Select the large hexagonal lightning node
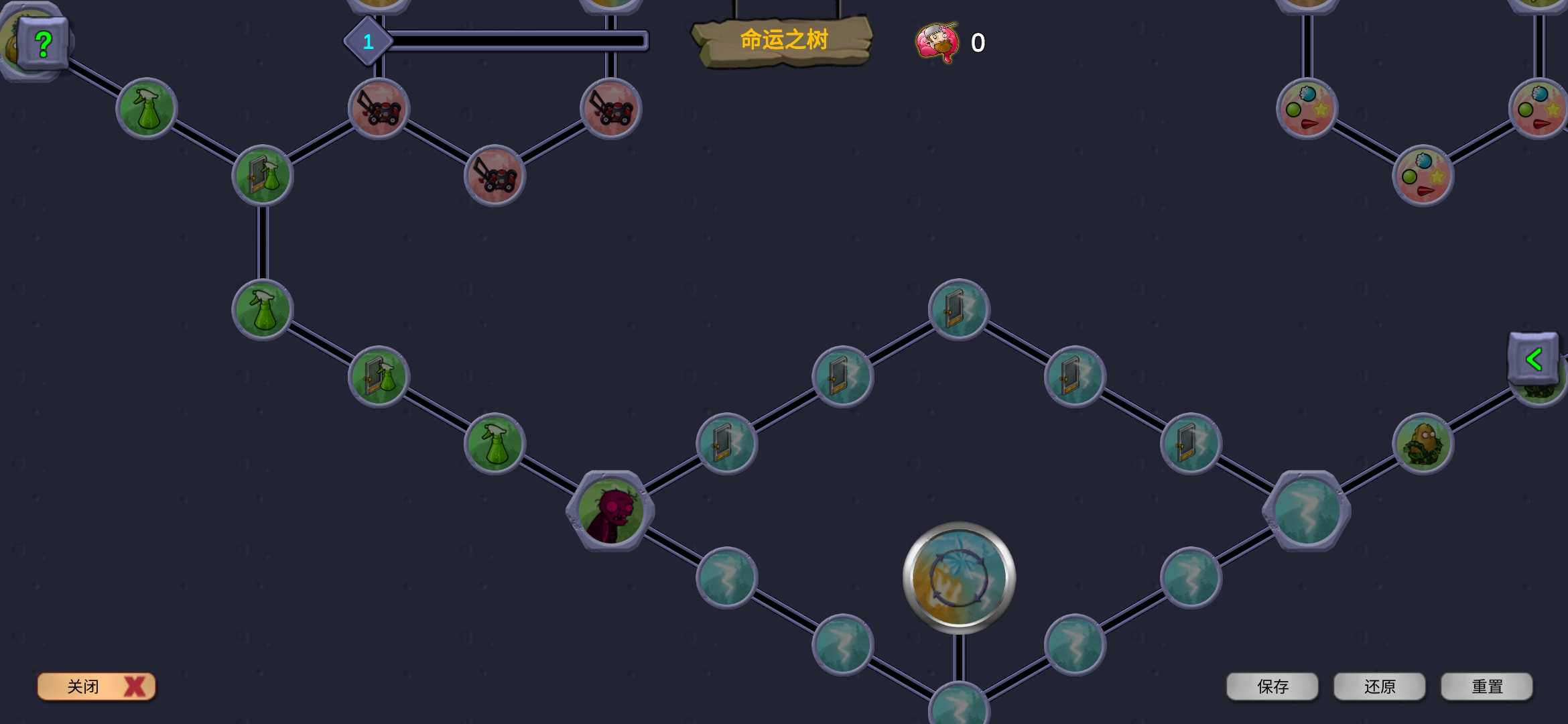 tap(1306, 511)
